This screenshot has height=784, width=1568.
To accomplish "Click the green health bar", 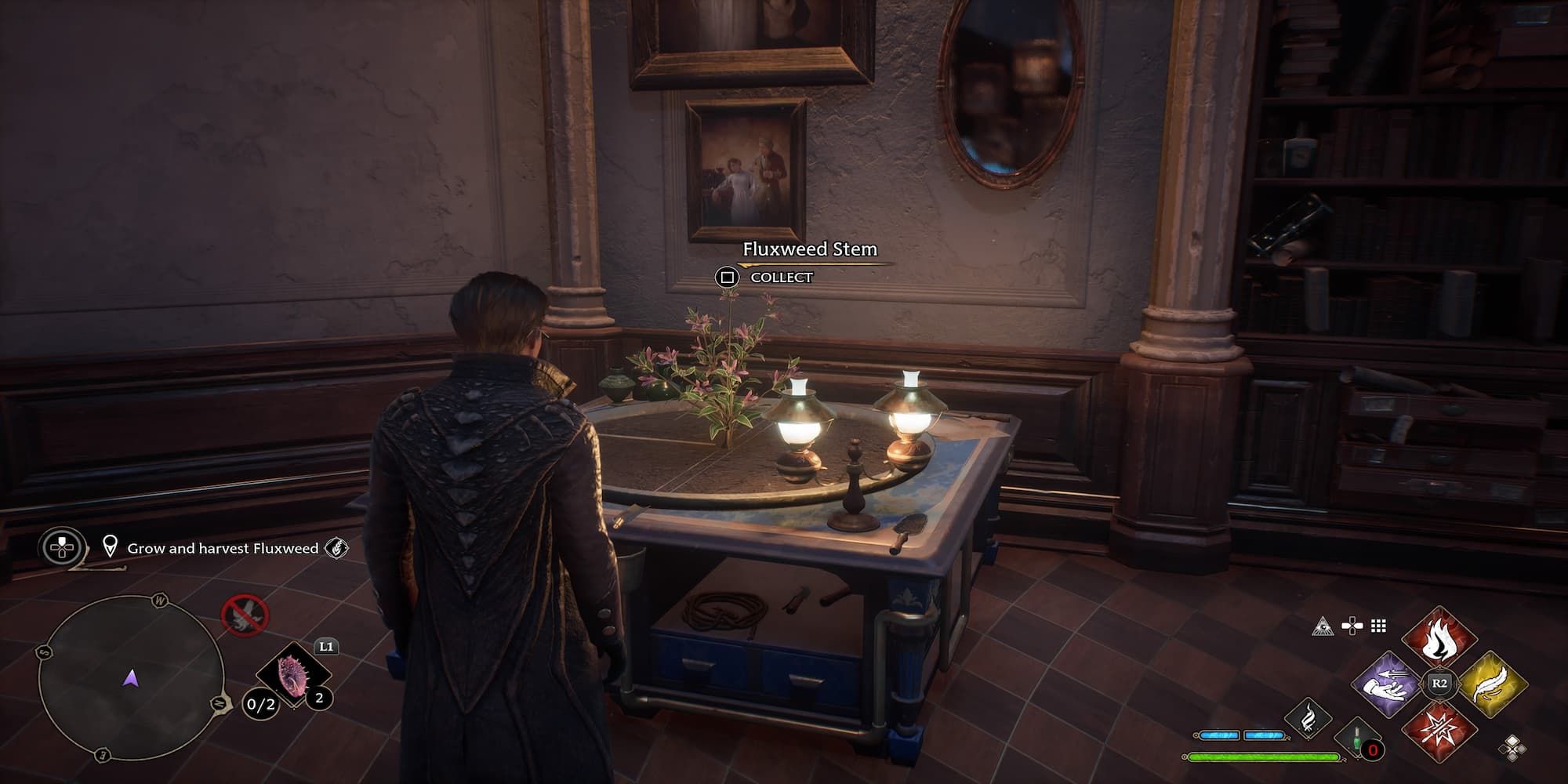I will pyautogui.click(x=1262, y=757).
